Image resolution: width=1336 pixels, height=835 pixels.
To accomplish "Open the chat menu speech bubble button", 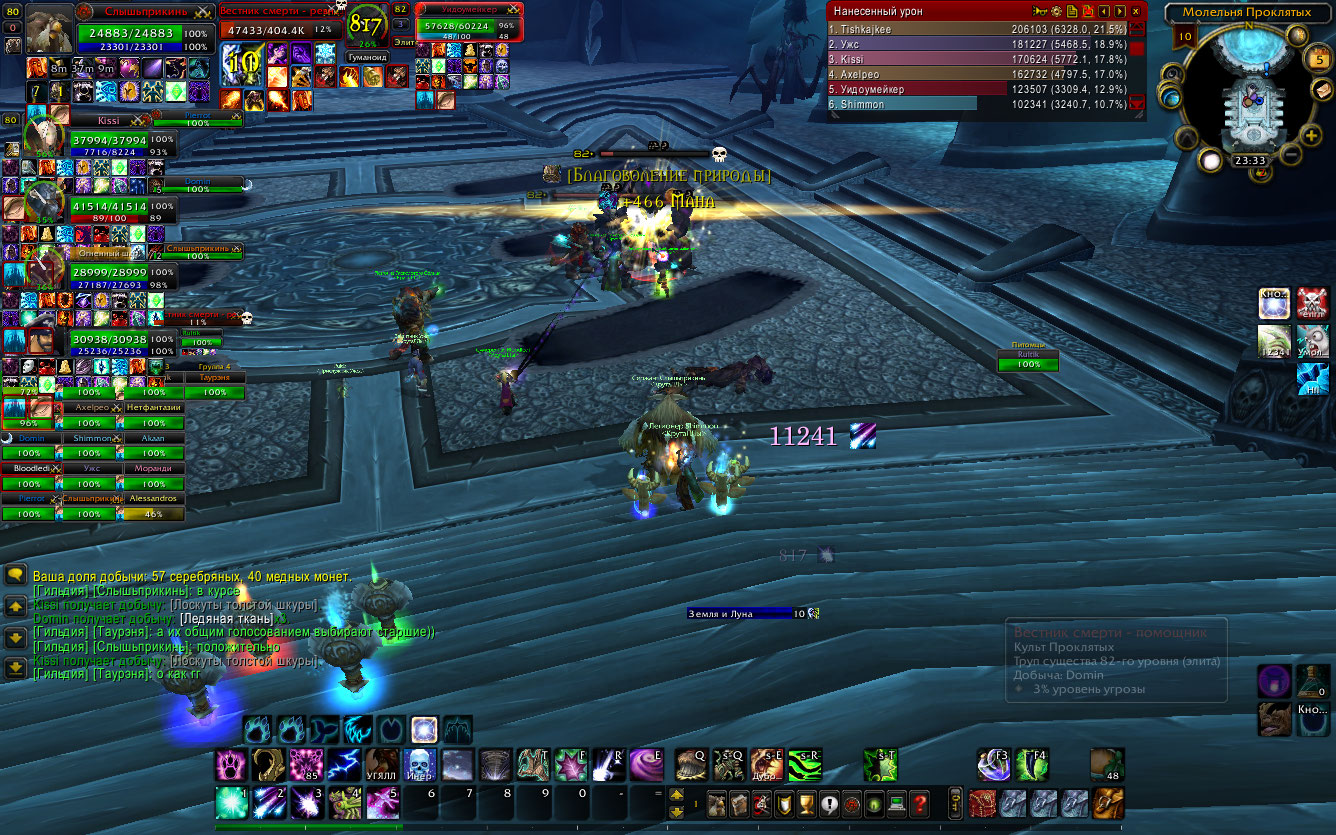I will click(15, 575).
